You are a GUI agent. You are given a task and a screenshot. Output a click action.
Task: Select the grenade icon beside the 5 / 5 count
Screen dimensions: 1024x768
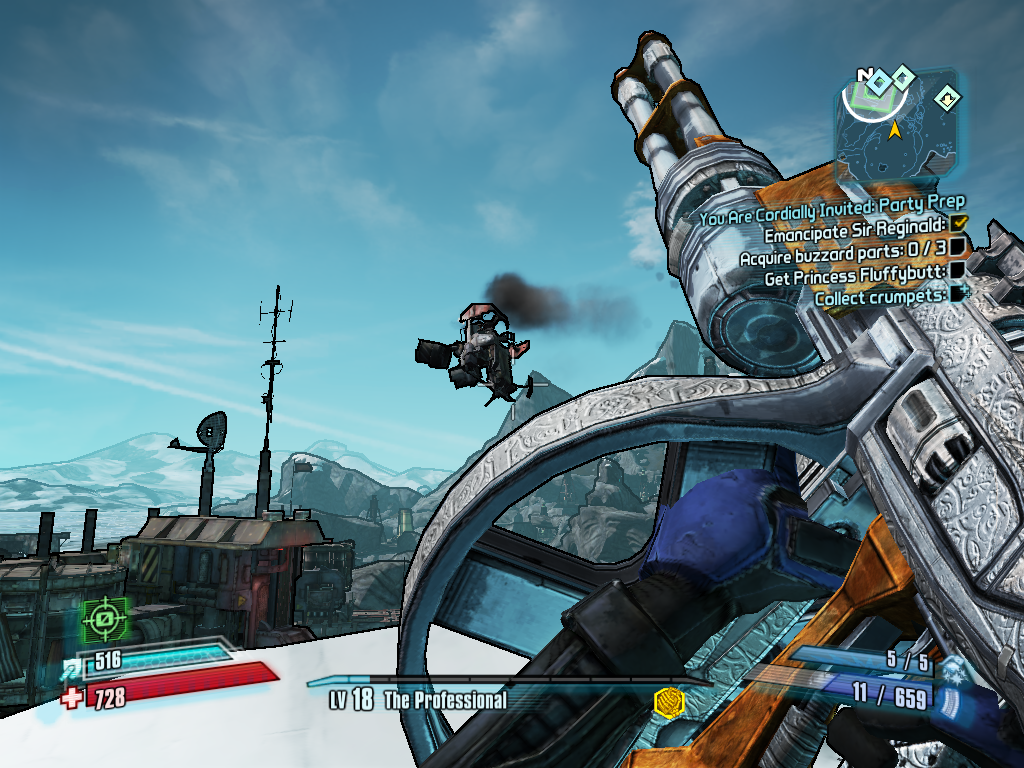(955, 667)
